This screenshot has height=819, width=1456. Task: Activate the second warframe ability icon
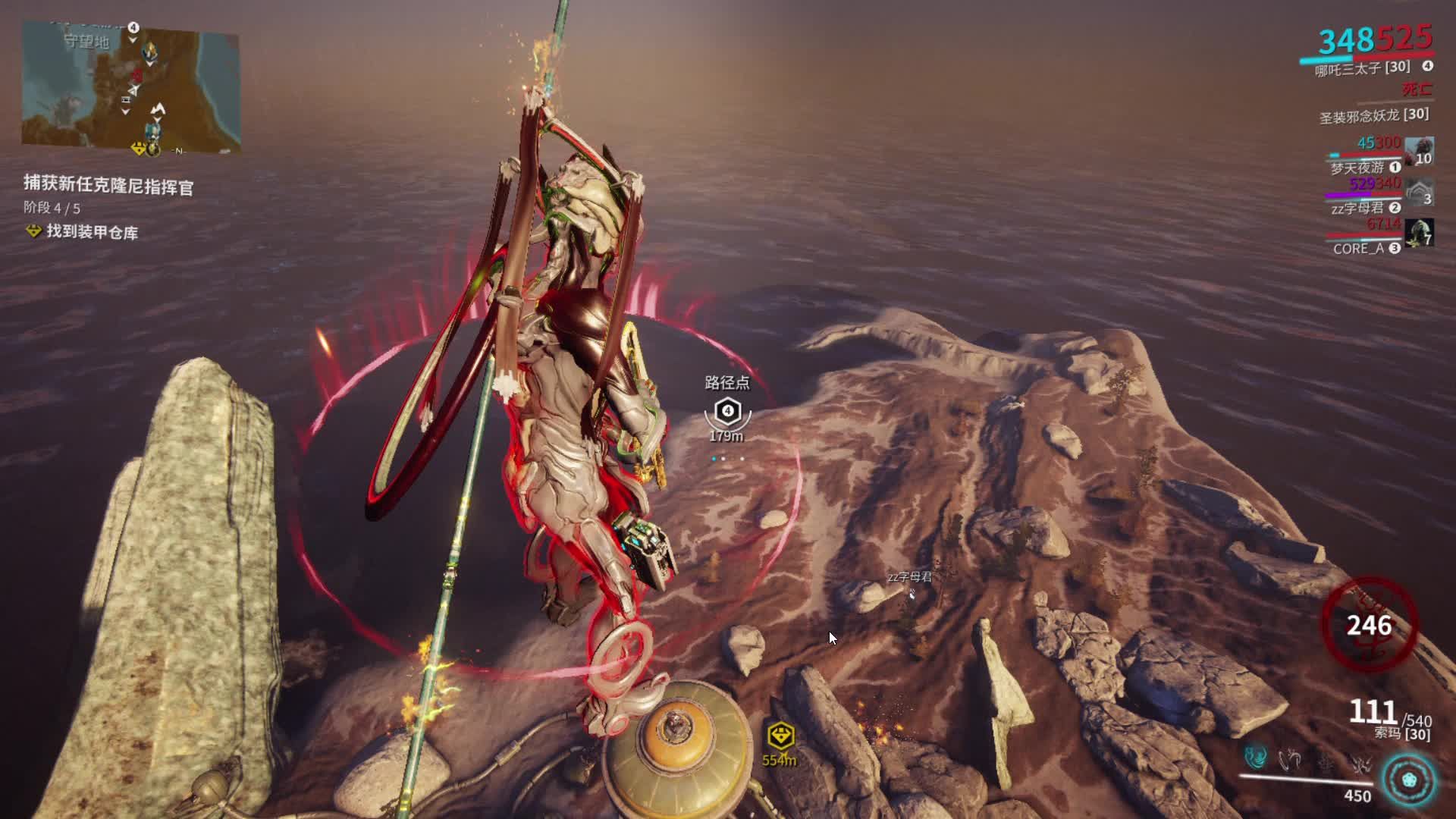(x=1290, y=758)
